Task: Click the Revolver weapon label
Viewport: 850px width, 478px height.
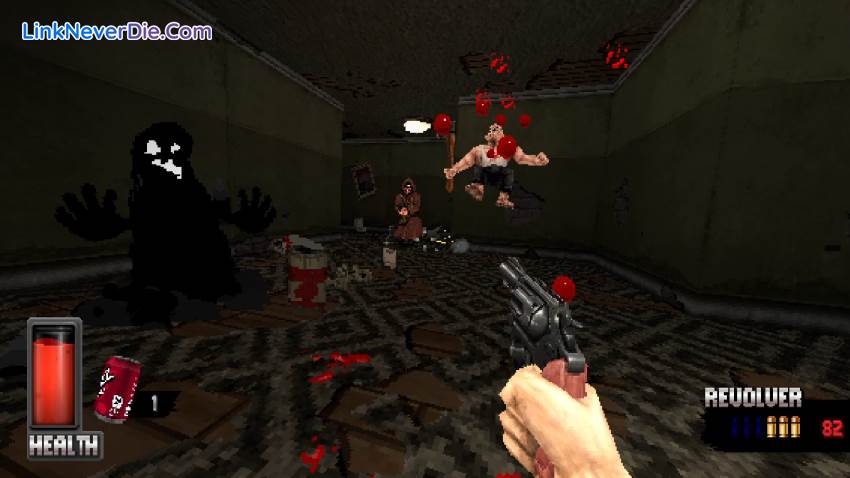Action: click(x=752, y=397)
